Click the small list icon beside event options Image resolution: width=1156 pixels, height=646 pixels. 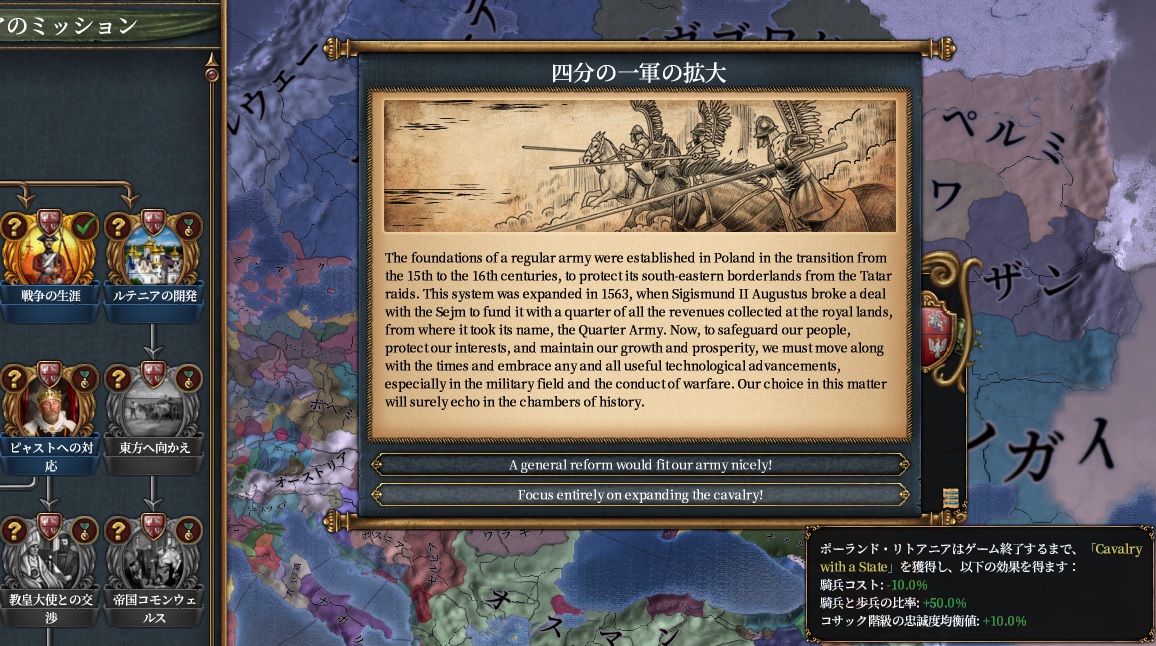[x=950, y=498]
